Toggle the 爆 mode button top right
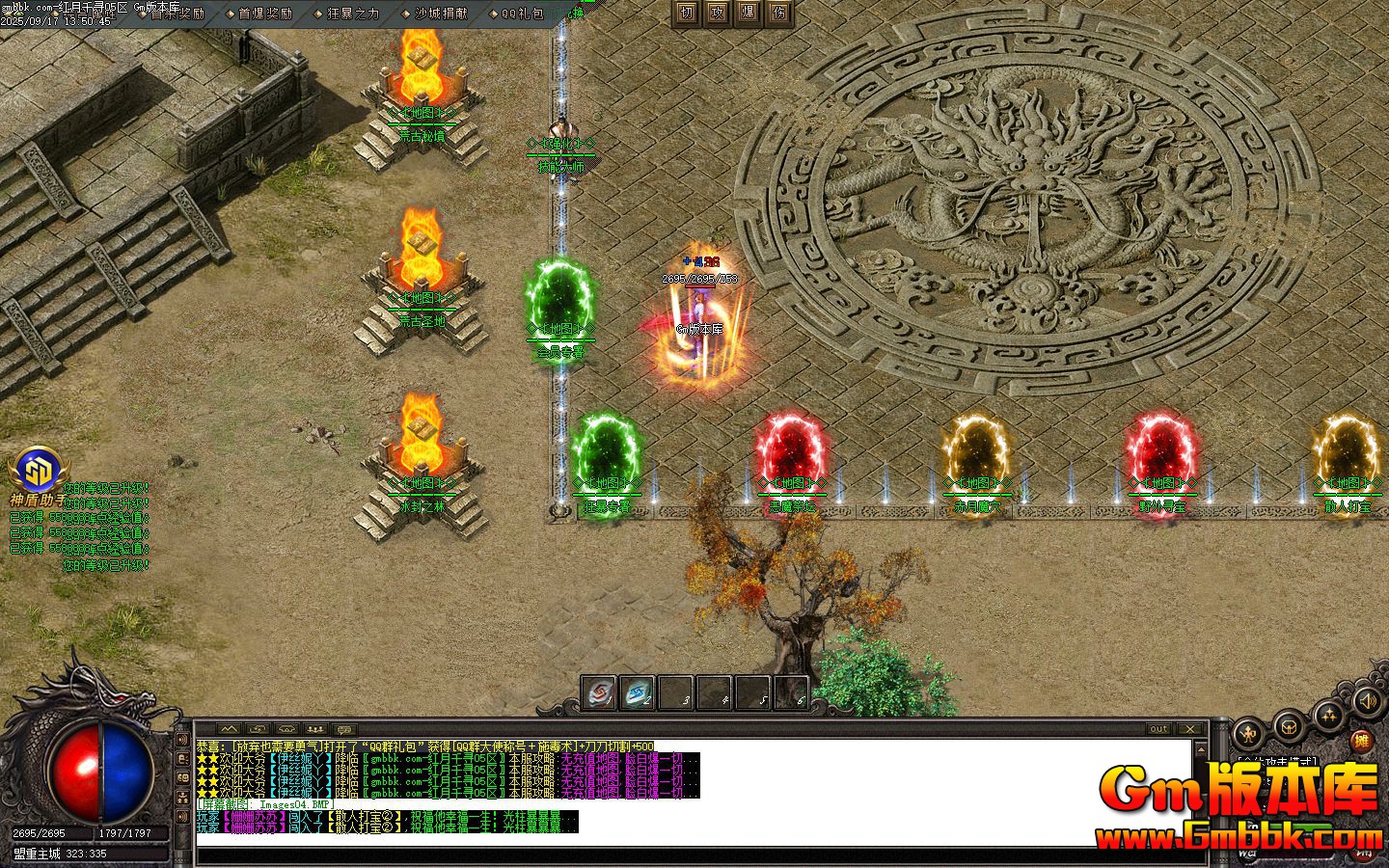1389x868 pixels. click(748, 14)
